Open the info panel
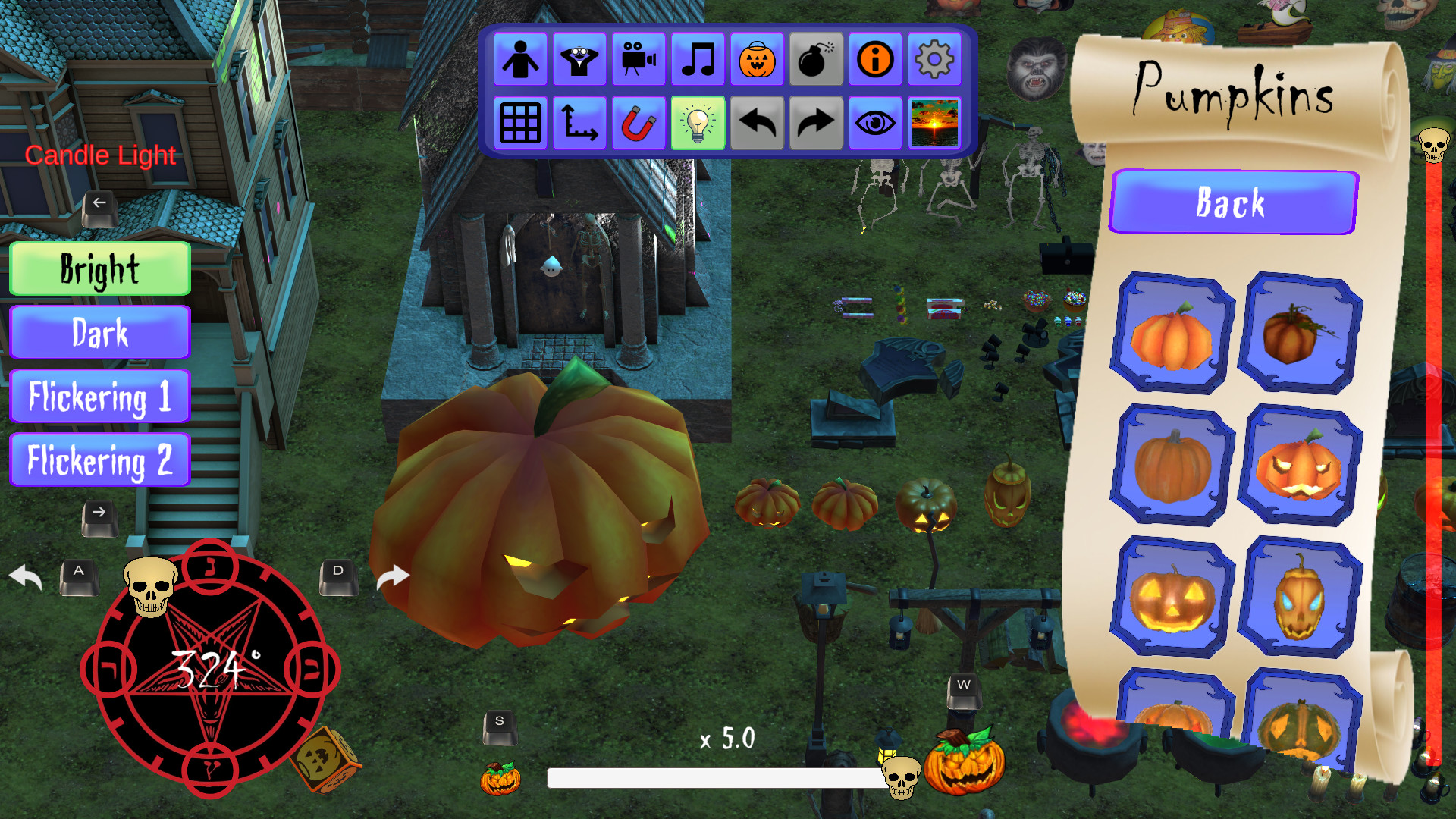This screenshot has height=819, width=1456. [874, 60]
